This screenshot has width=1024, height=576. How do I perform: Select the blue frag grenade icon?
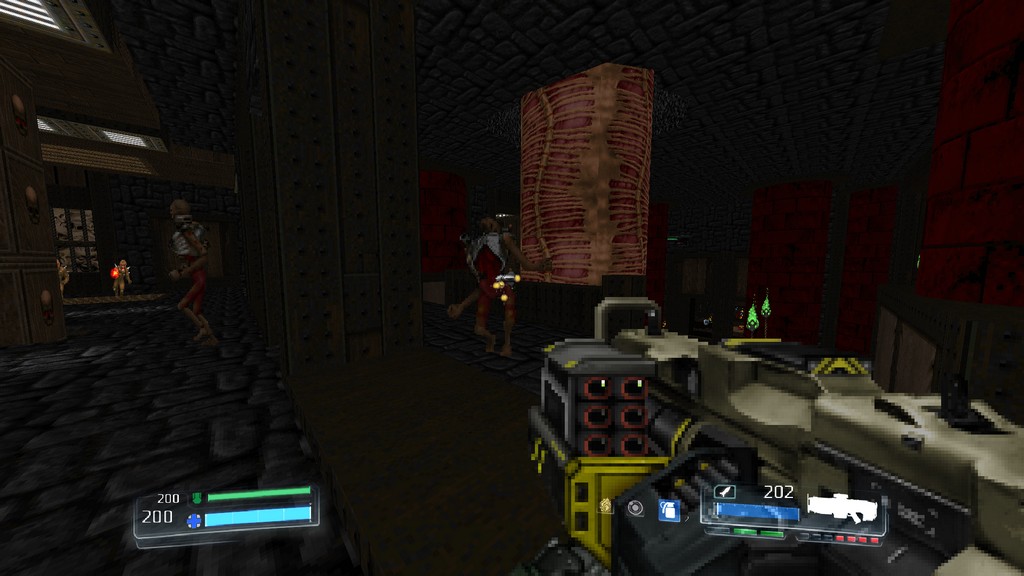668,510
